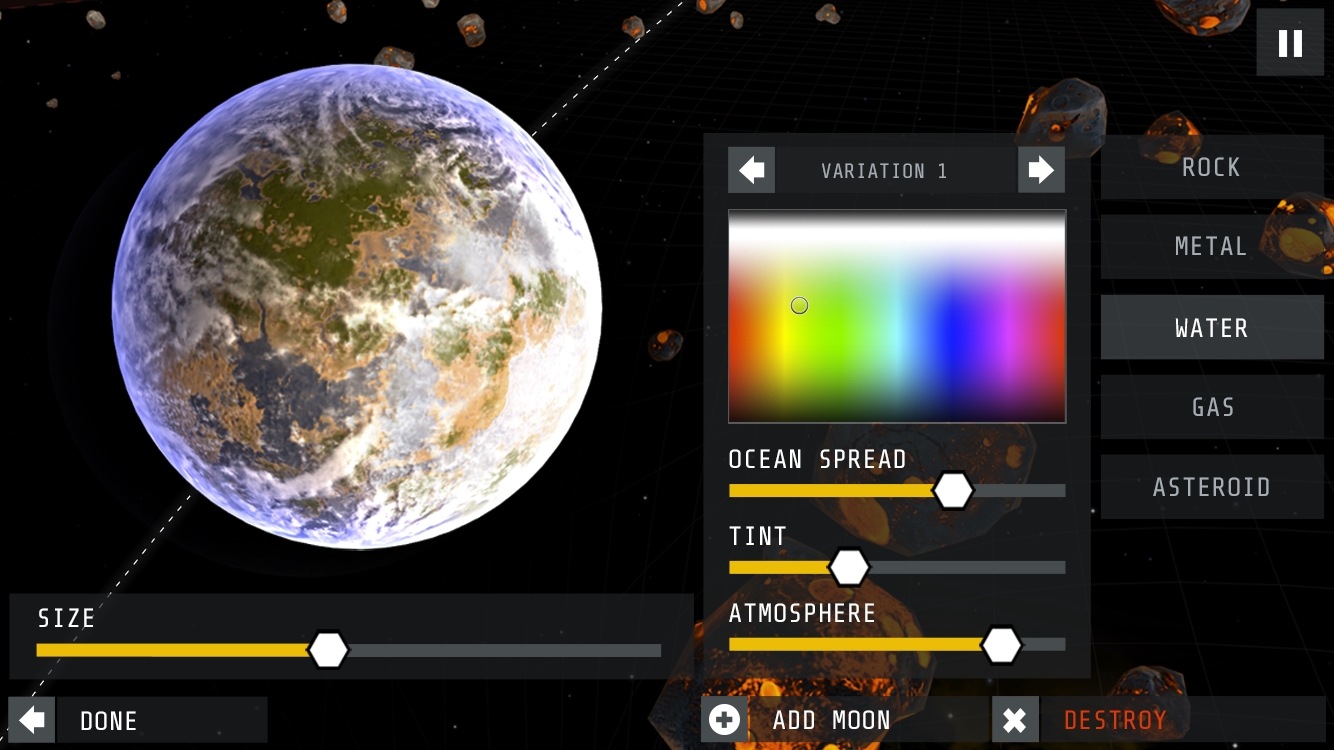Advance to the next variation with right arrow
The height and width of the screenshot is (750, 1334).
1041,170
